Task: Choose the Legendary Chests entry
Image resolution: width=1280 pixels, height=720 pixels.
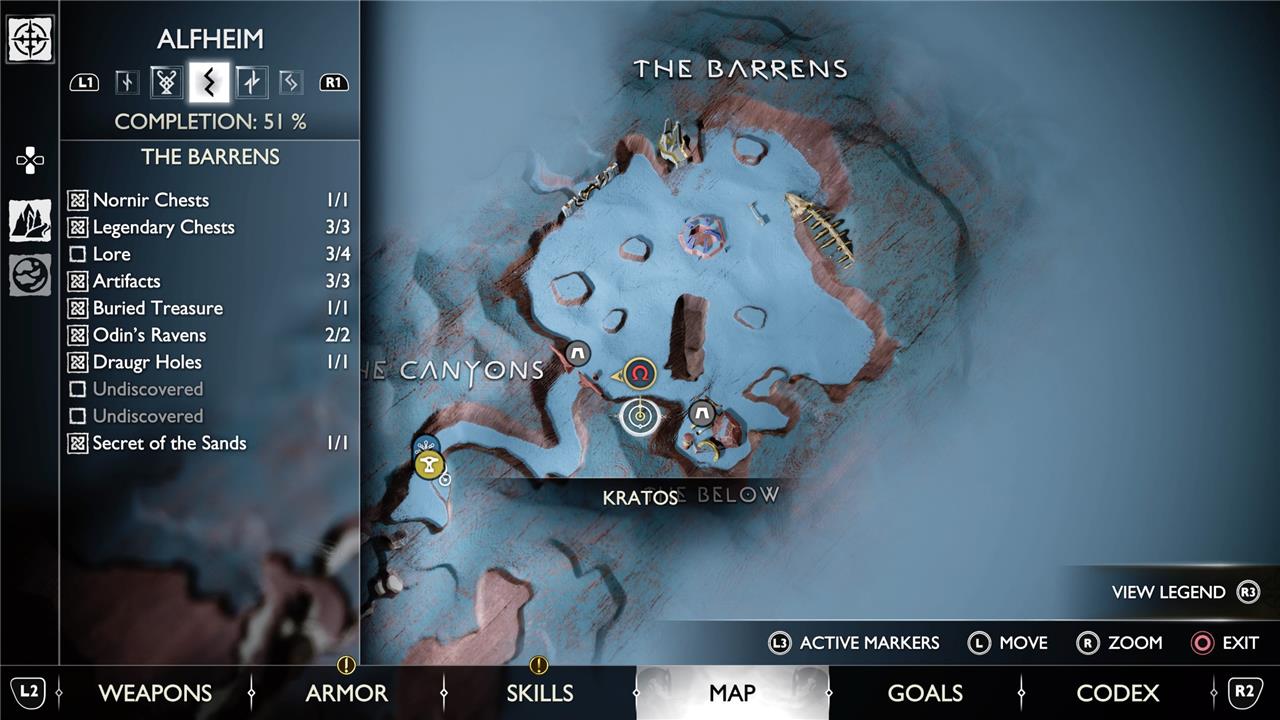Action: (163, 227)
